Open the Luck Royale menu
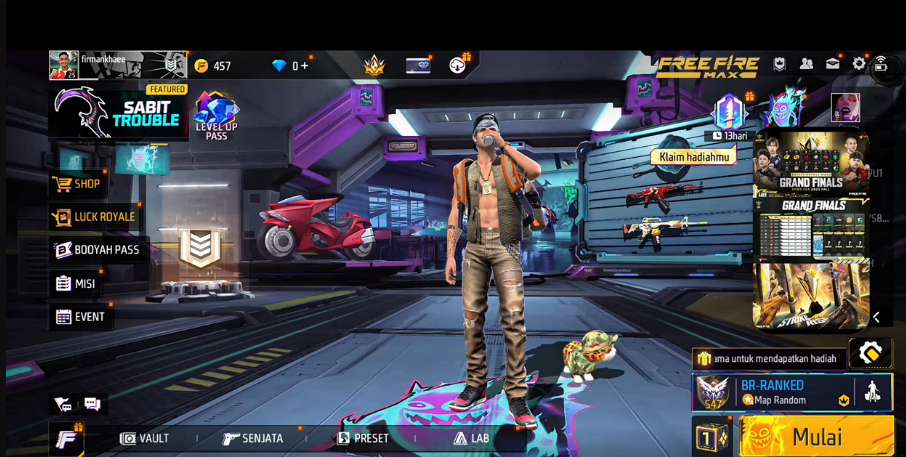This screenshot has height=457, width=906. 94,217
